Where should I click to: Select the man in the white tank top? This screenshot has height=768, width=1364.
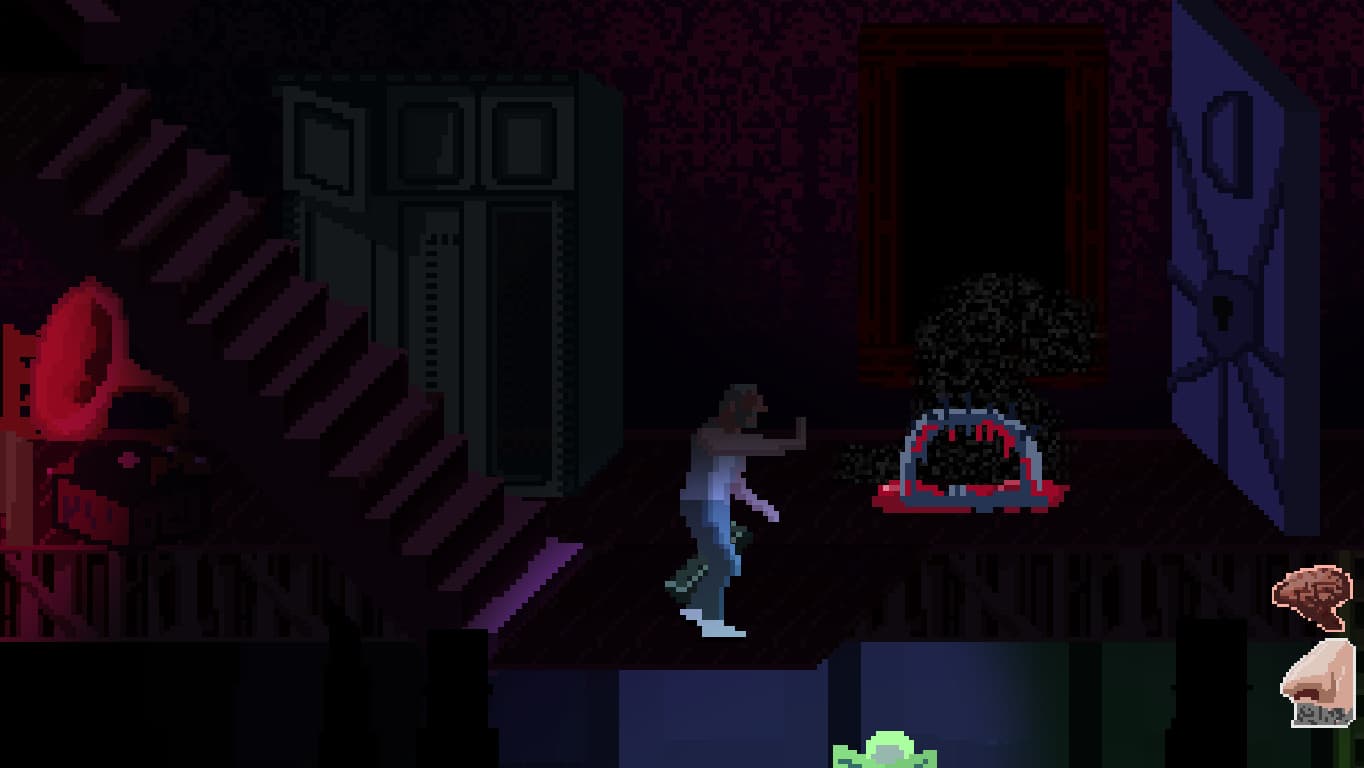722,470
